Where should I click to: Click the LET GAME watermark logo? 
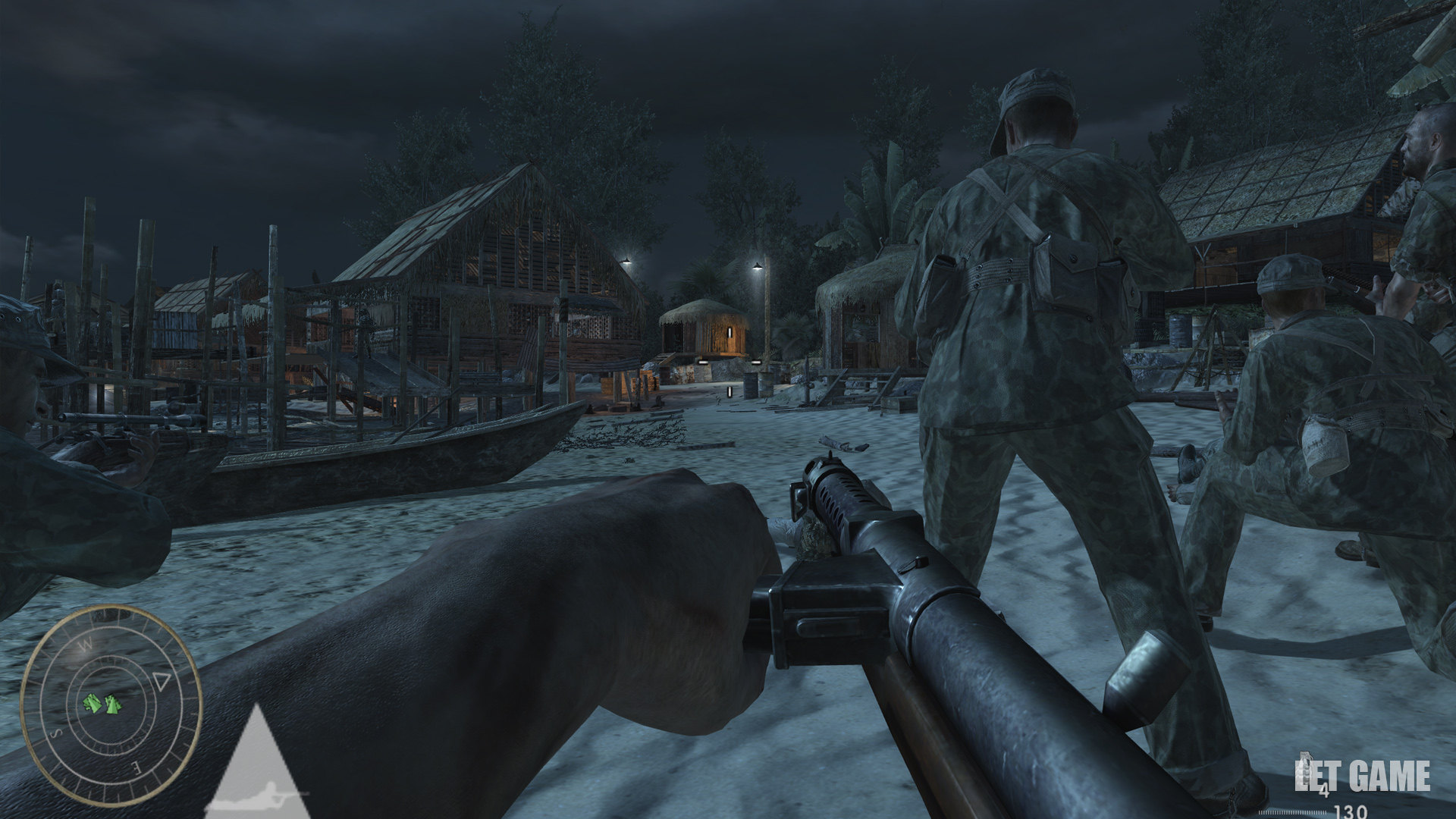pyautogui.click(x=1363, y=777)
